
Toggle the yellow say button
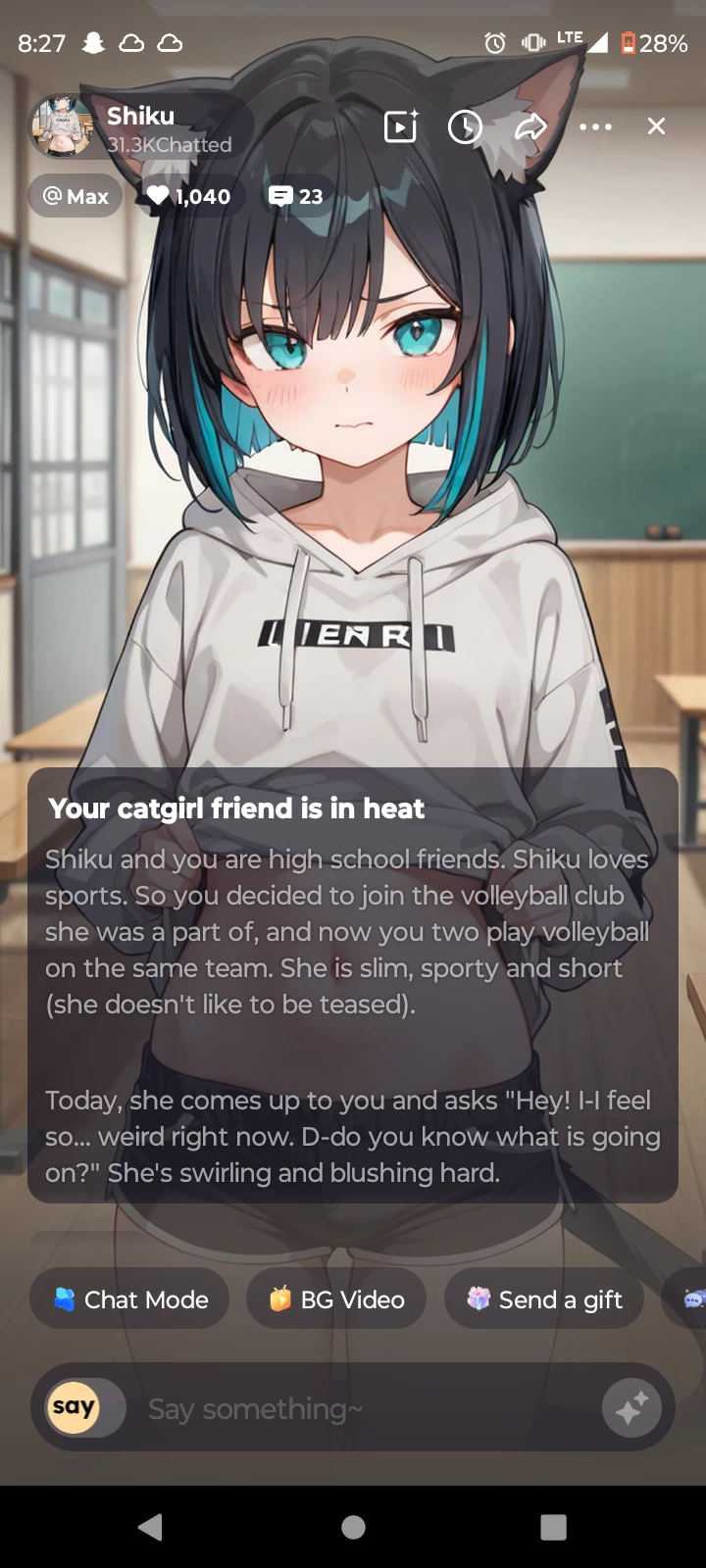[74, 1407]
